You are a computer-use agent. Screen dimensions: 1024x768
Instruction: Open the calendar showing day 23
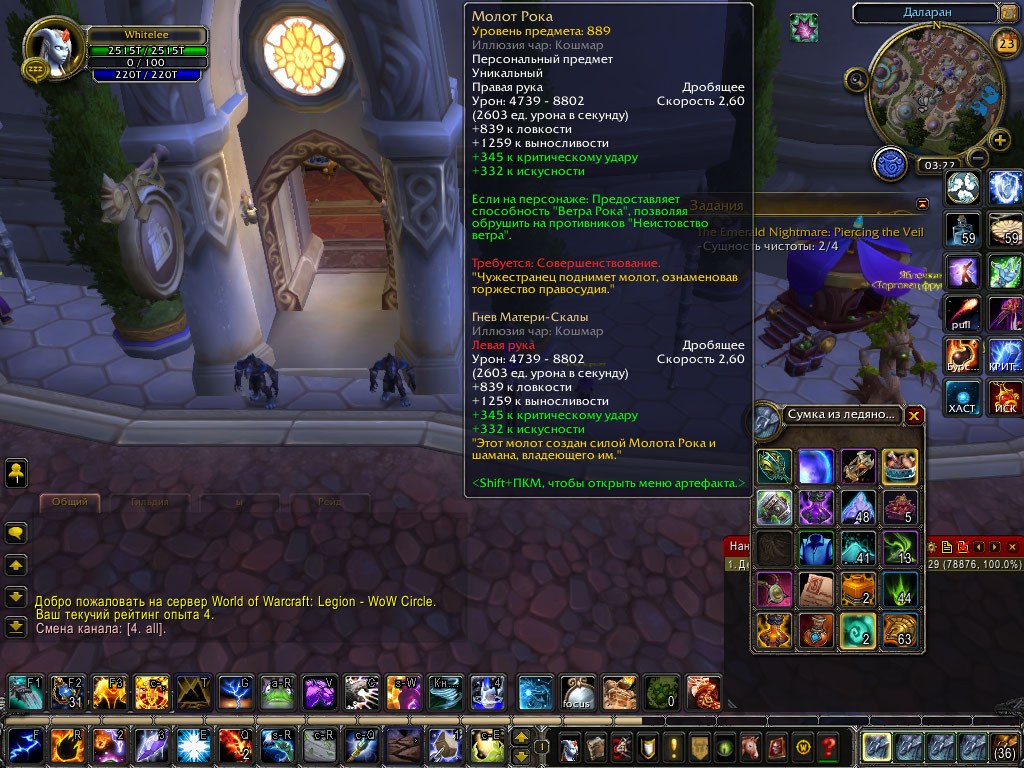1005,43
